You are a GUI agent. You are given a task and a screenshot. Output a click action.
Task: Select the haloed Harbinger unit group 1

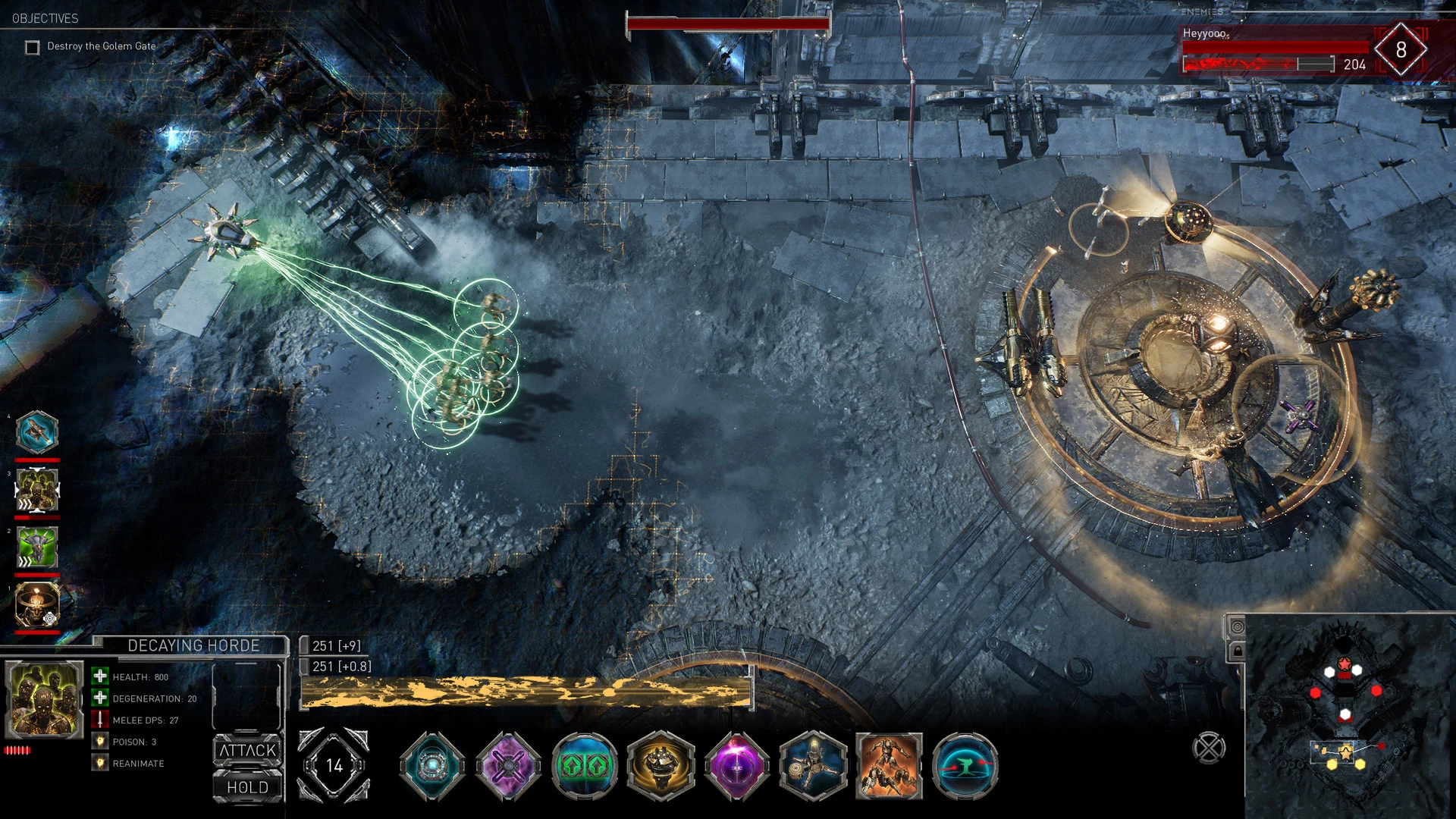point(37,605)
